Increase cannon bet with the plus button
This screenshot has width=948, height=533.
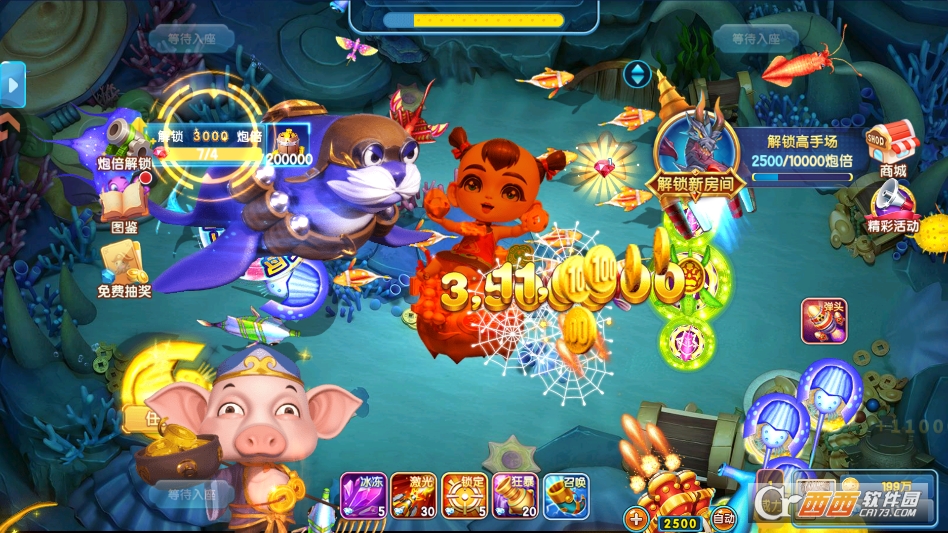[637, 519]
